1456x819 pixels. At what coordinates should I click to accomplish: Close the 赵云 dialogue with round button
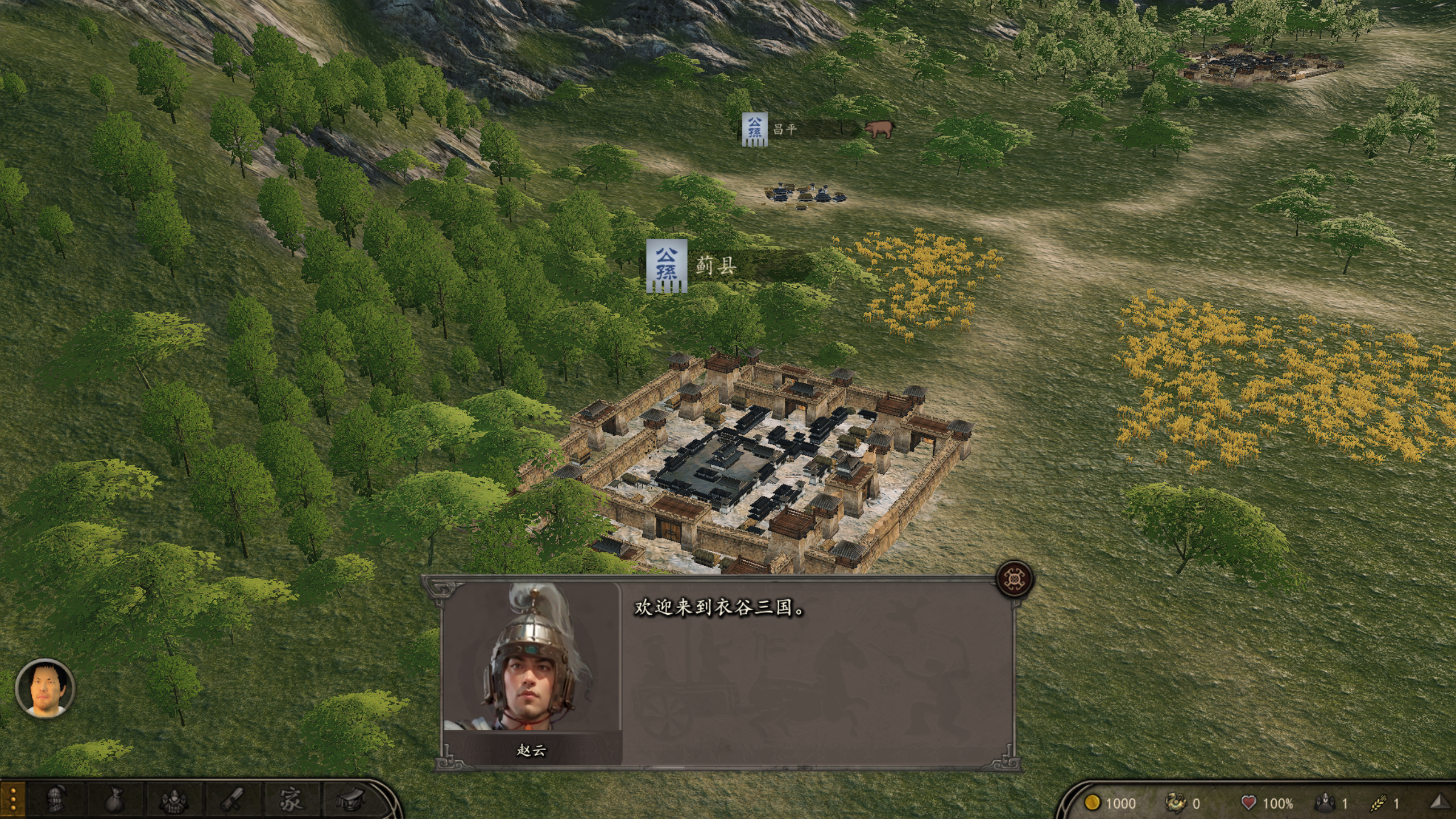pos(1015,579)
